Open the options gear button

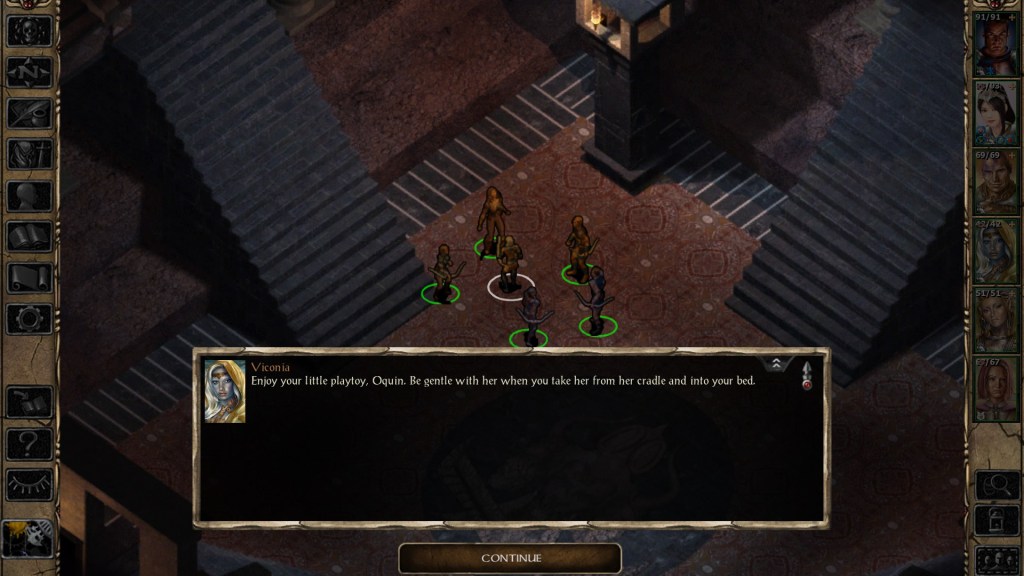tap(29, 319)
